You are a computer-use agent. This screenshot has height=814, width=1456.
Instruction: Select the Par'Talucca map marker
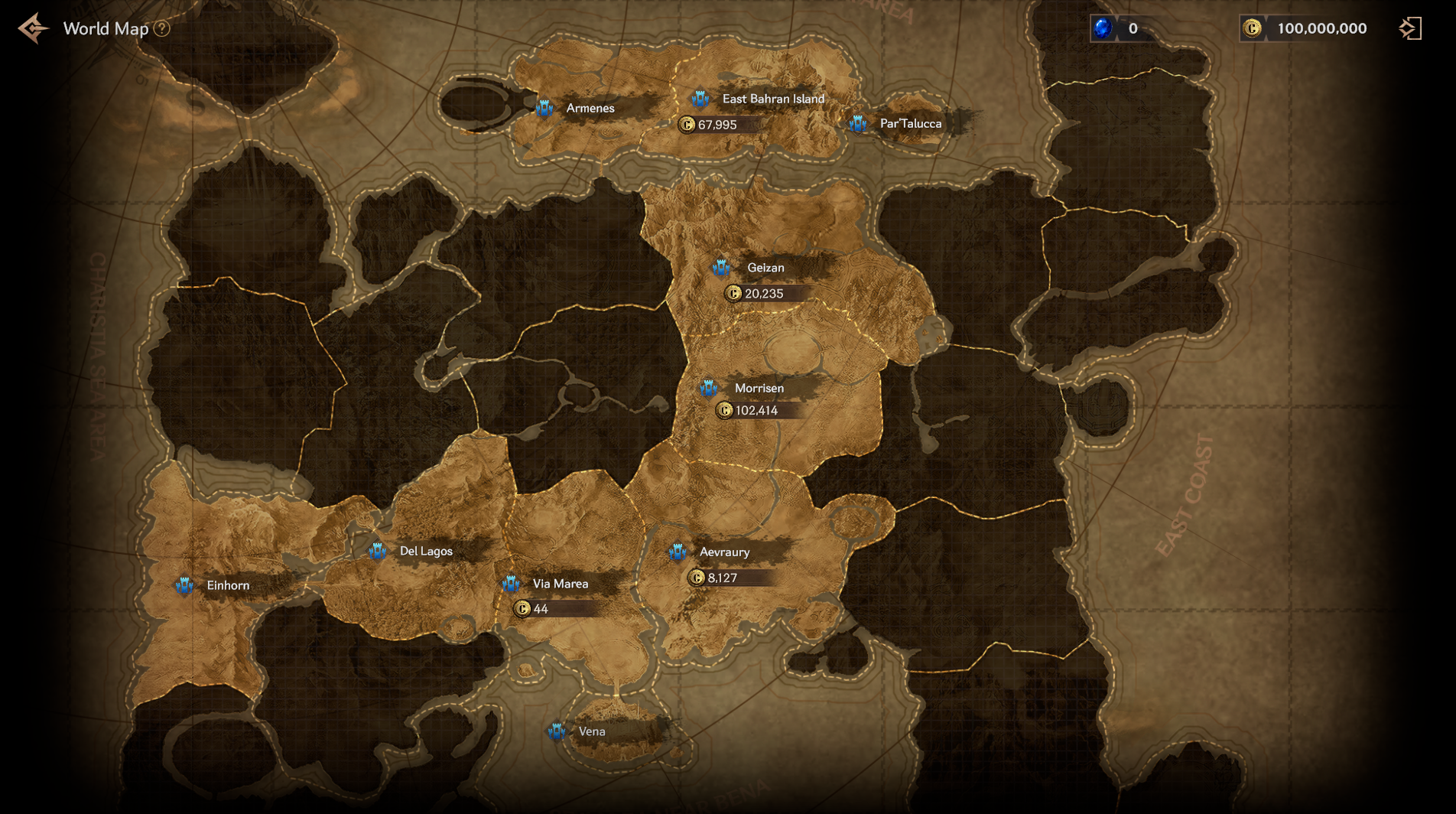858,124
